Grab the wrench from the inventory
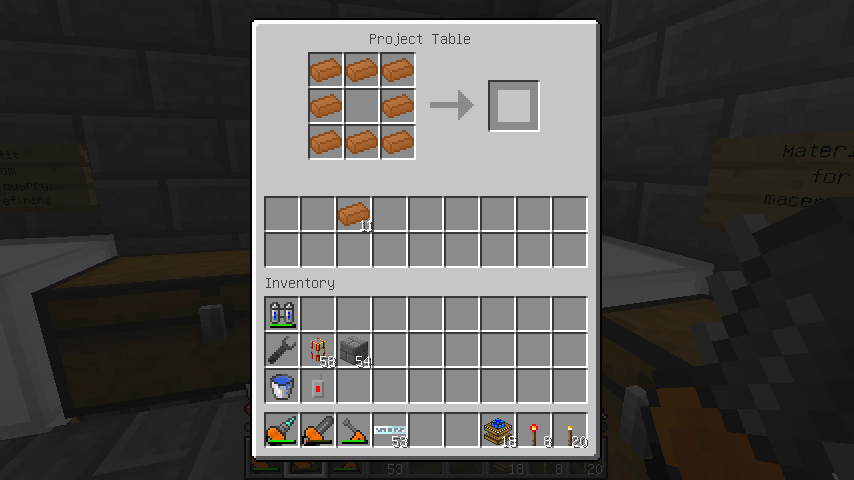854x480 pixels. pyautogui.click(x=282, y=350)
